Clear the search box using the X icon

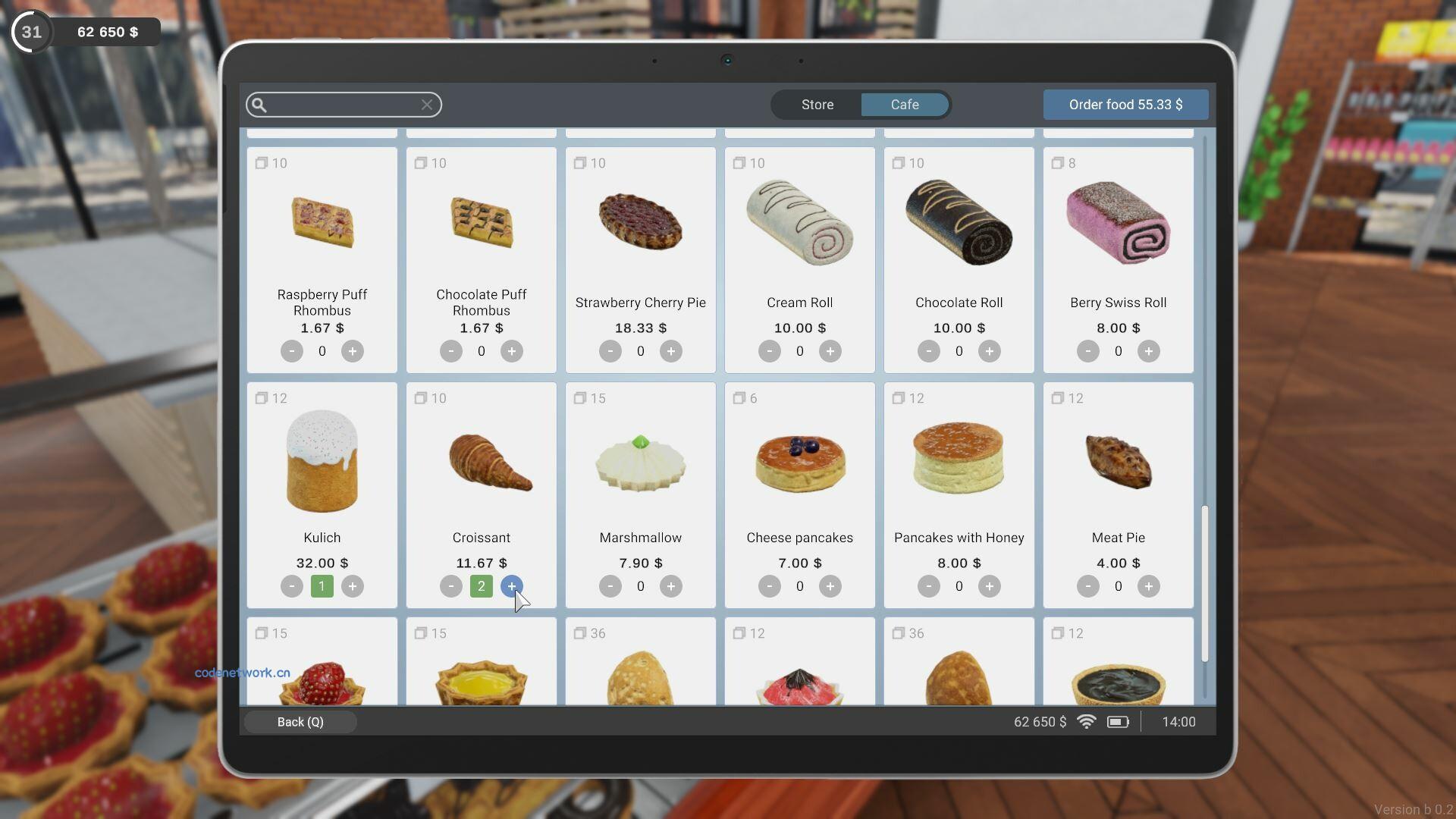click(427, 105)
